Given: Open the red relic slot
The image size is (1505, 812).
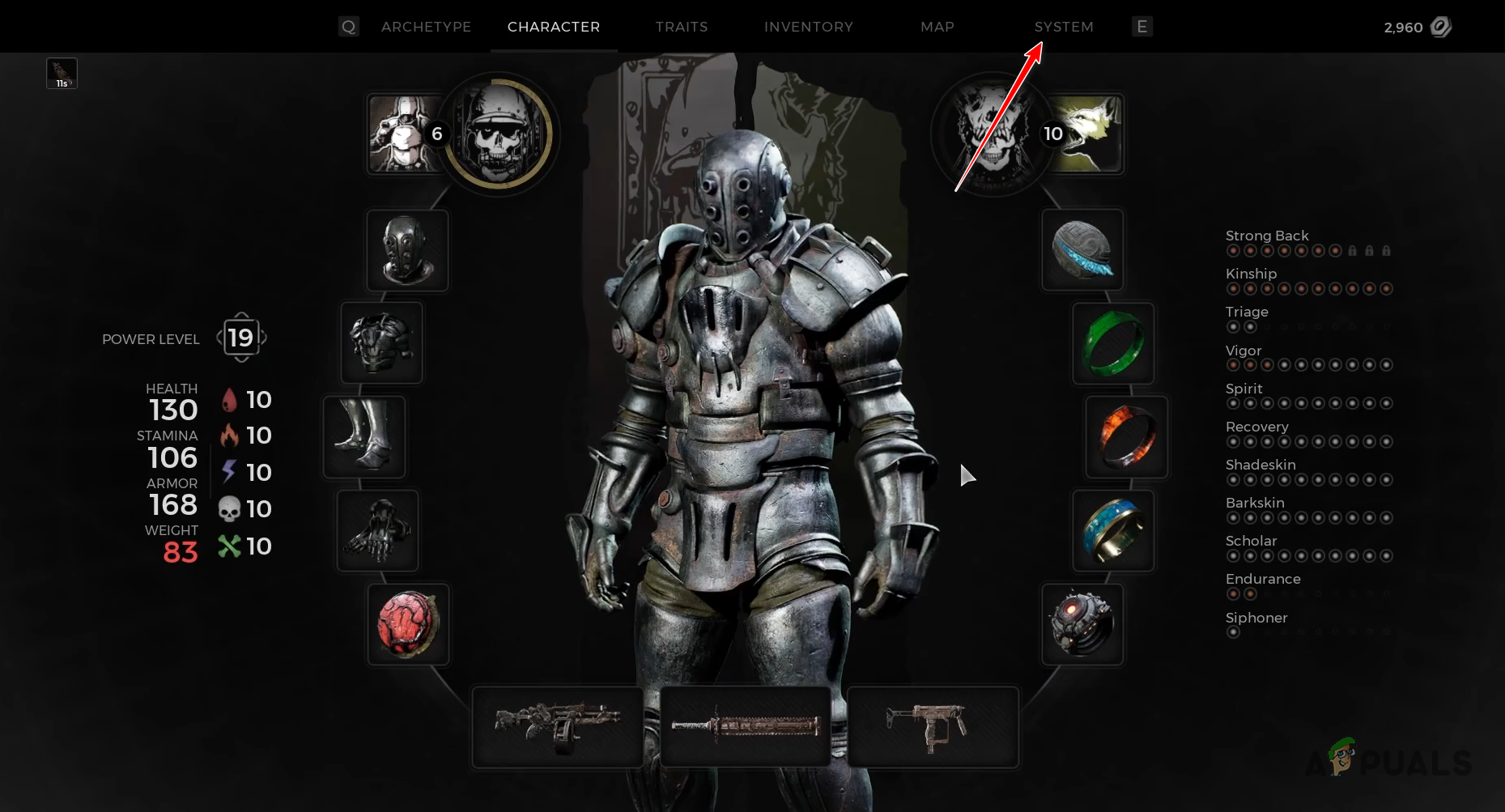Looking at the screenshot, I should [407, 624].
